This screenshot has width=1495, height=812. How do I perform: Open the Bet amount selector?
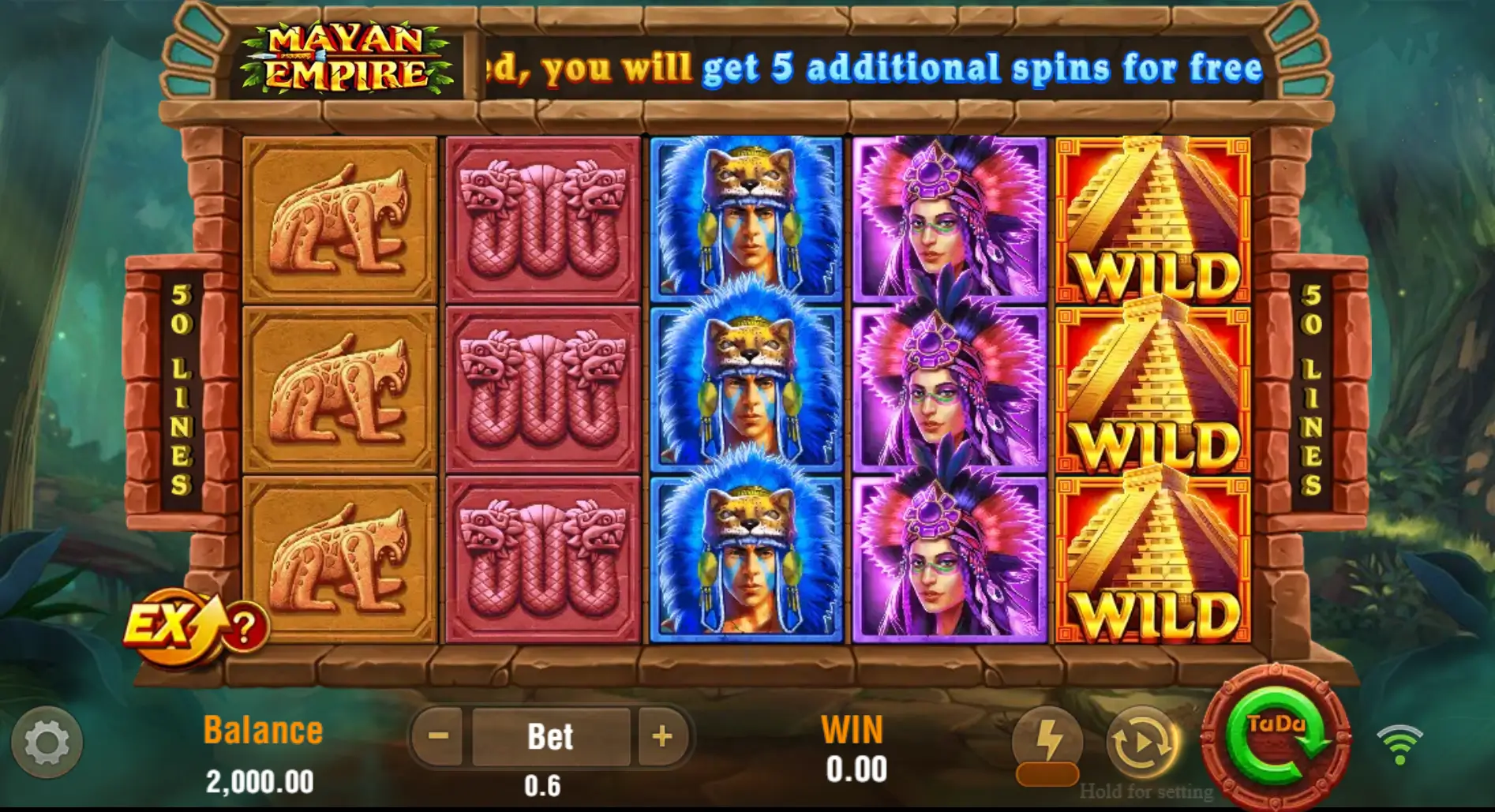coord(551,735)
